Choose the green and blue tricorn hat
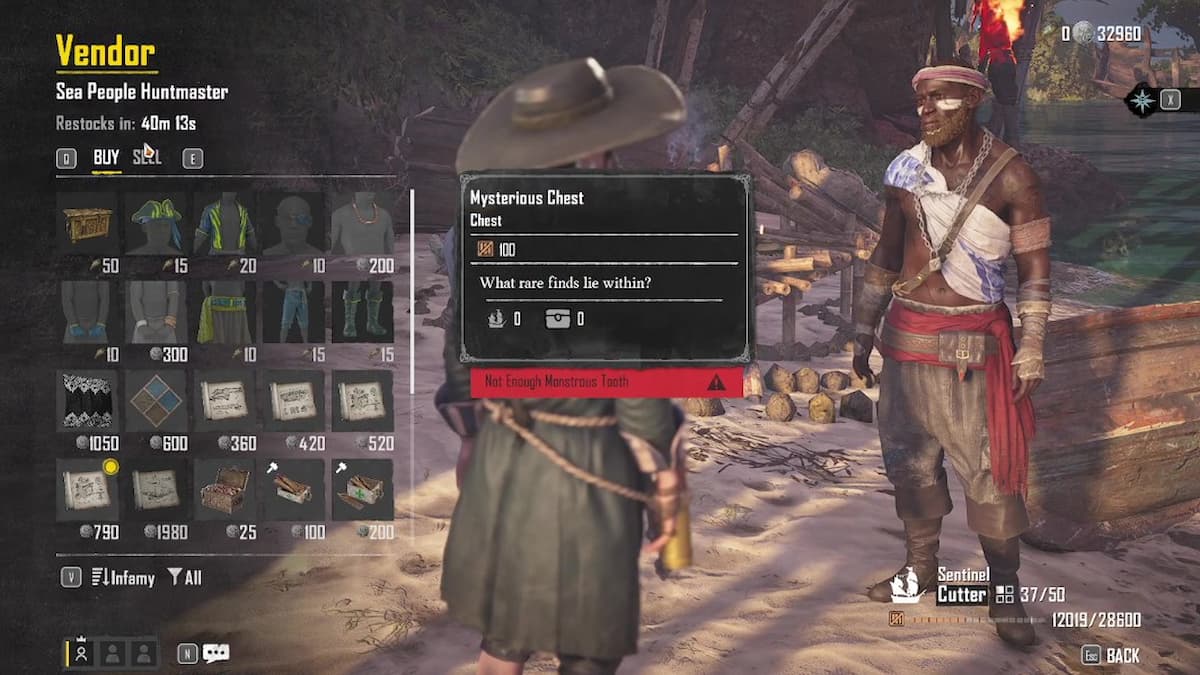This screenshot has height=675, width=1200. pos(155,223)
